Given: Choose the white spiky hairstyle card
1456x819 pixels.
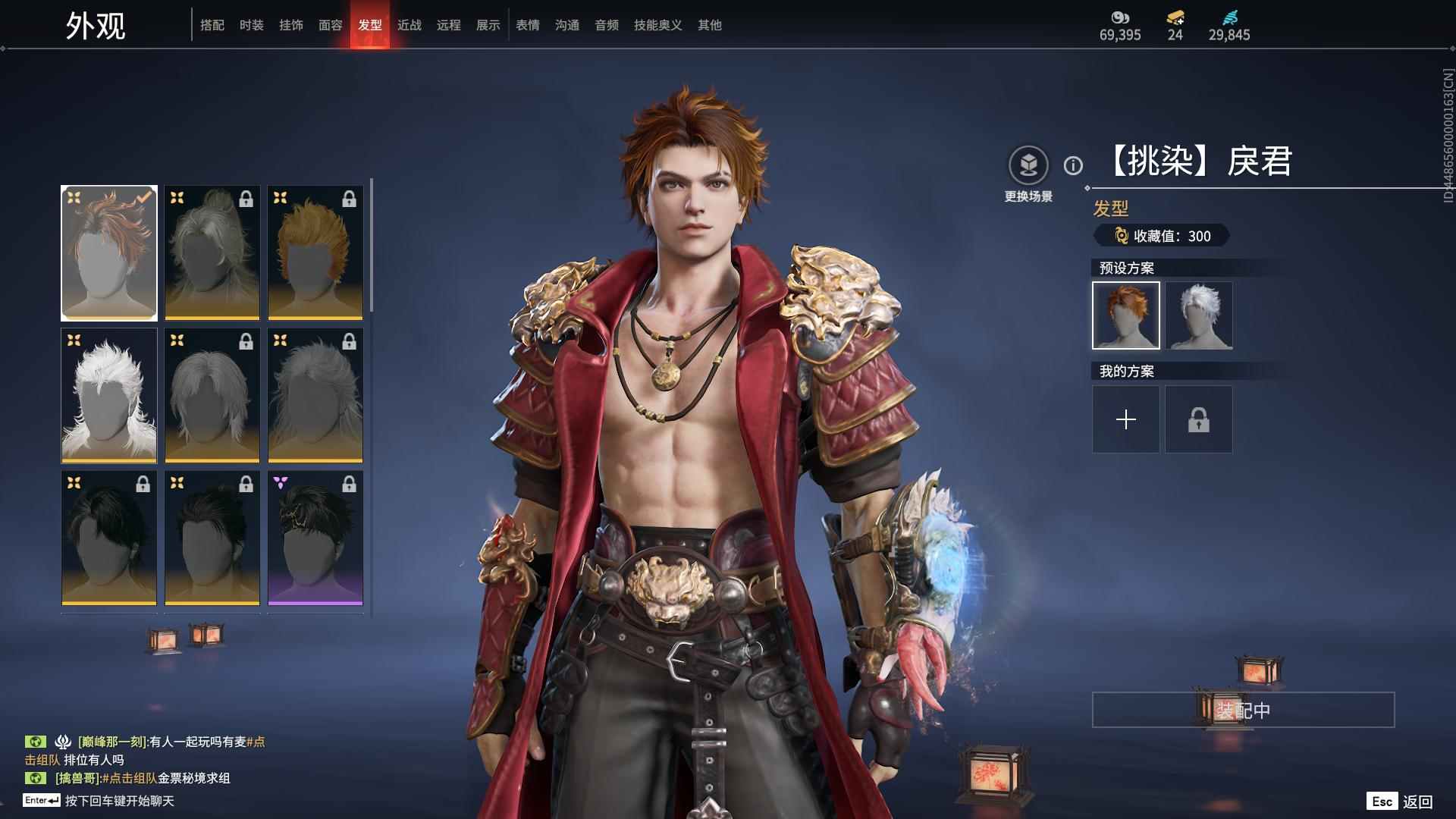Looking at the screenshot, I should tap(109, 395).
